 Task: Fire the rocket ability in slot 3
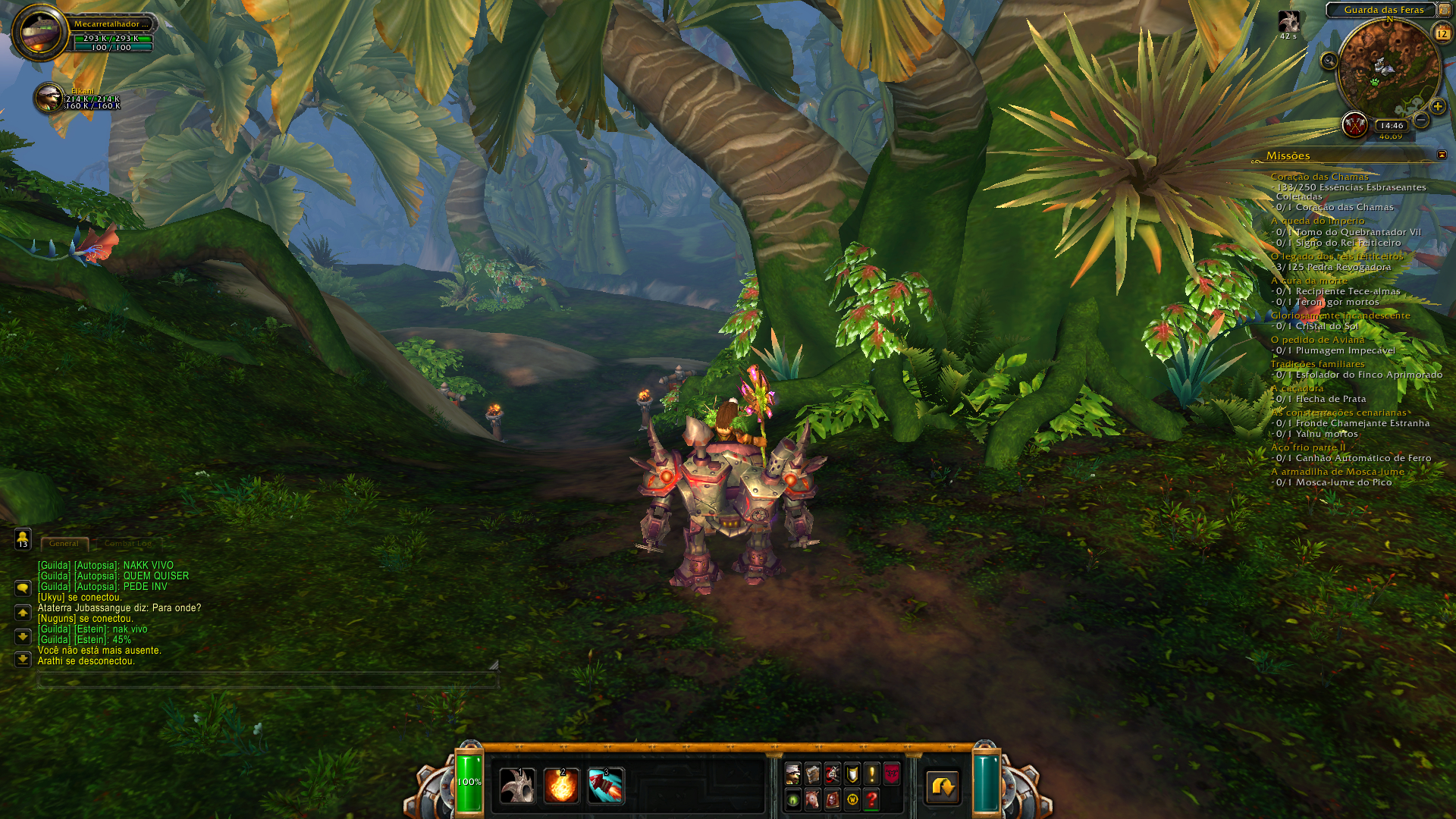(x=605, y=786)
